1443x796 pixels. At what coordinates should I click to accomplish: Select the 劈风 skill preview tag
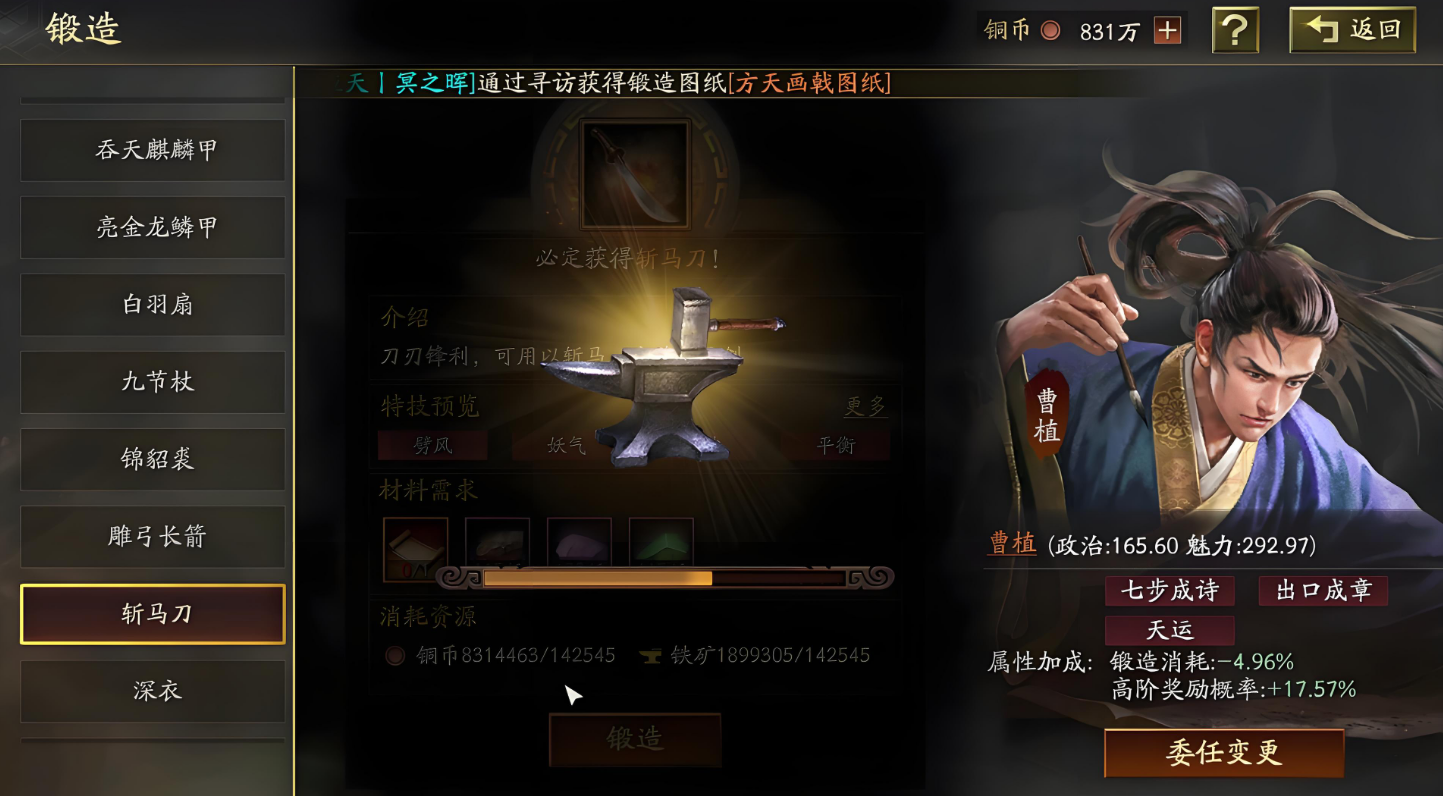432,445
